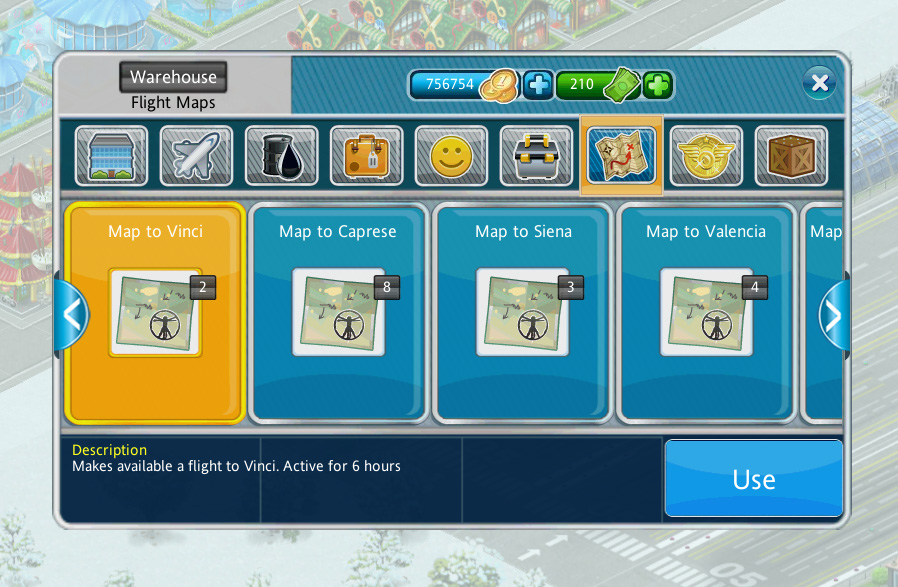Switch to the toolbox category tab

point(536,156)
